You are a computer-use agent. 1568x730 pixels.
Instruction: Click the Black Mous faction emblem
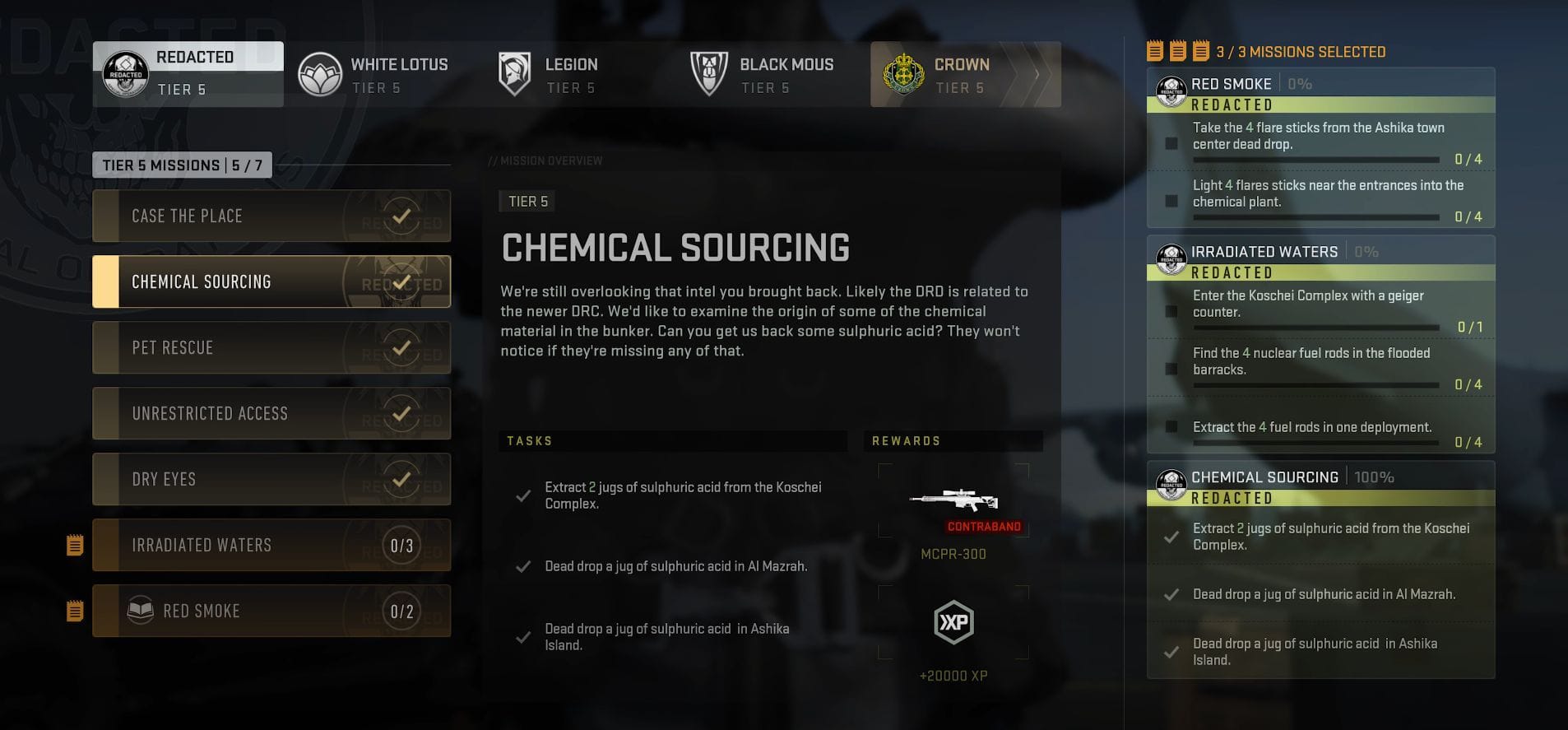click(708, 73)
